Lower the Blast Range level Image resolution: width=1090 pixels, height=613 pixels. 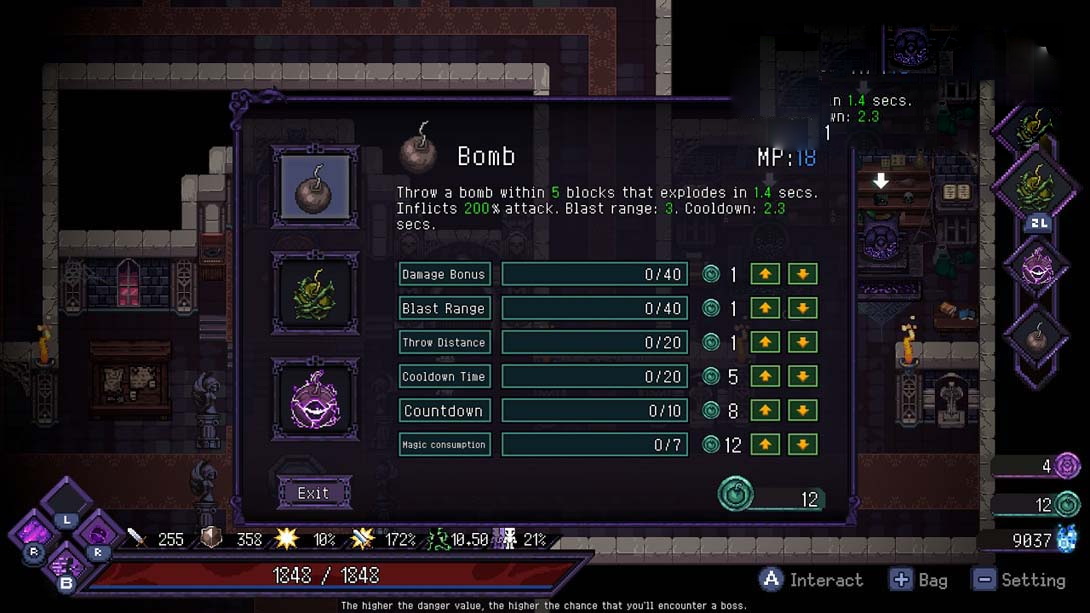coord(802,309)
